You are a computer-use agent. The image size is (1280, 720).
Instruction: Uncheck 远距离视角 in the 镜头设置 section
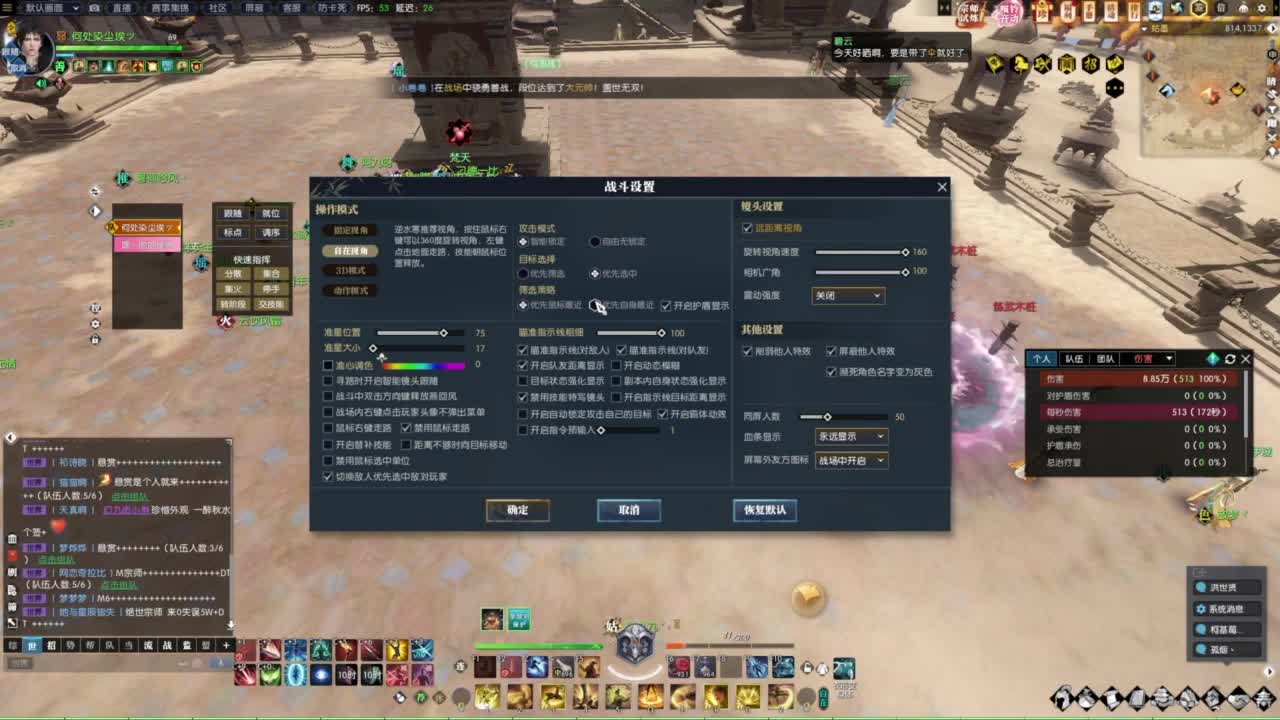click(x=746, y=227)
